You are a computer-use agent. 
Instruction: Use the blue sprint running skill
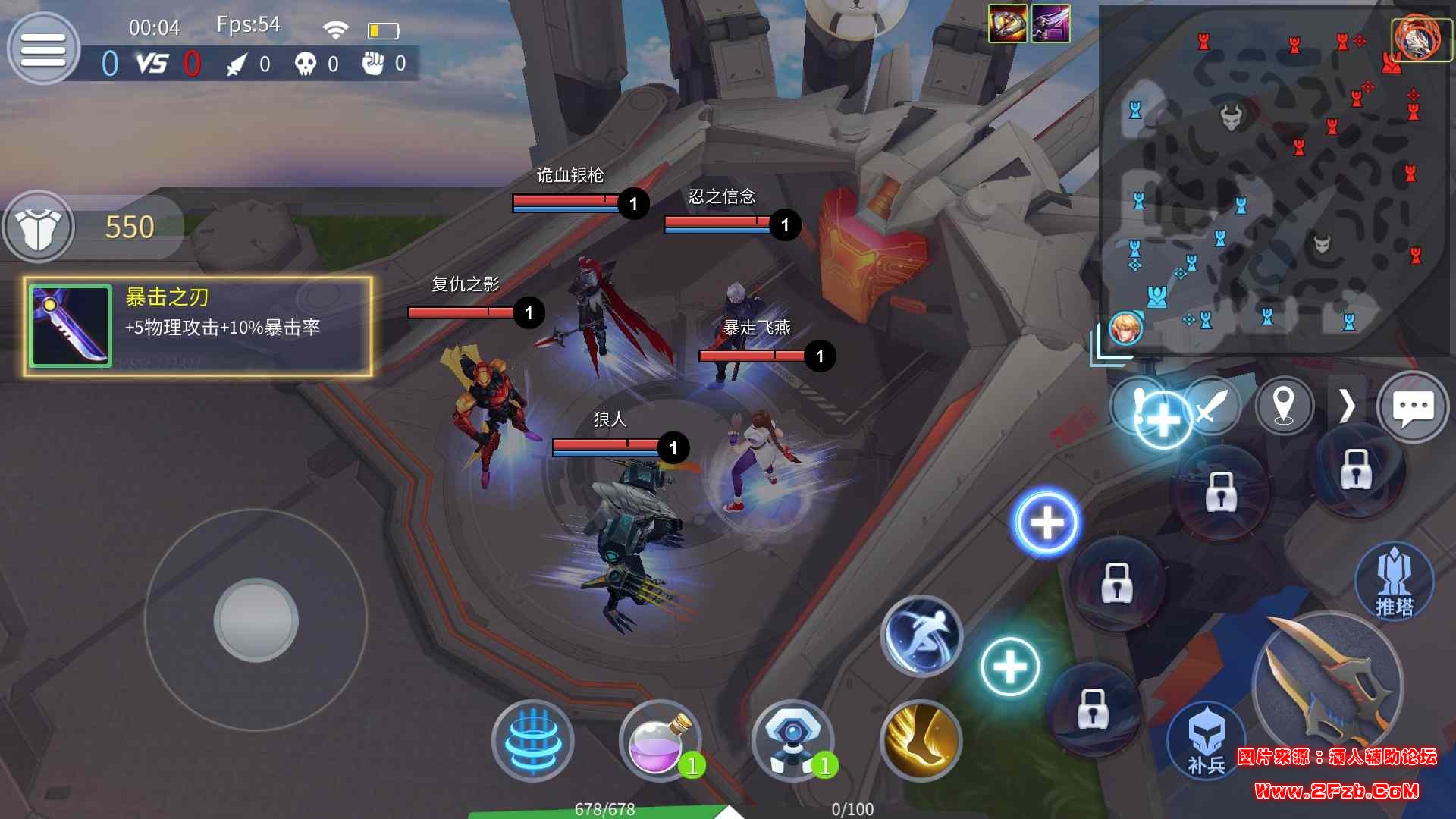click(921, 635)
